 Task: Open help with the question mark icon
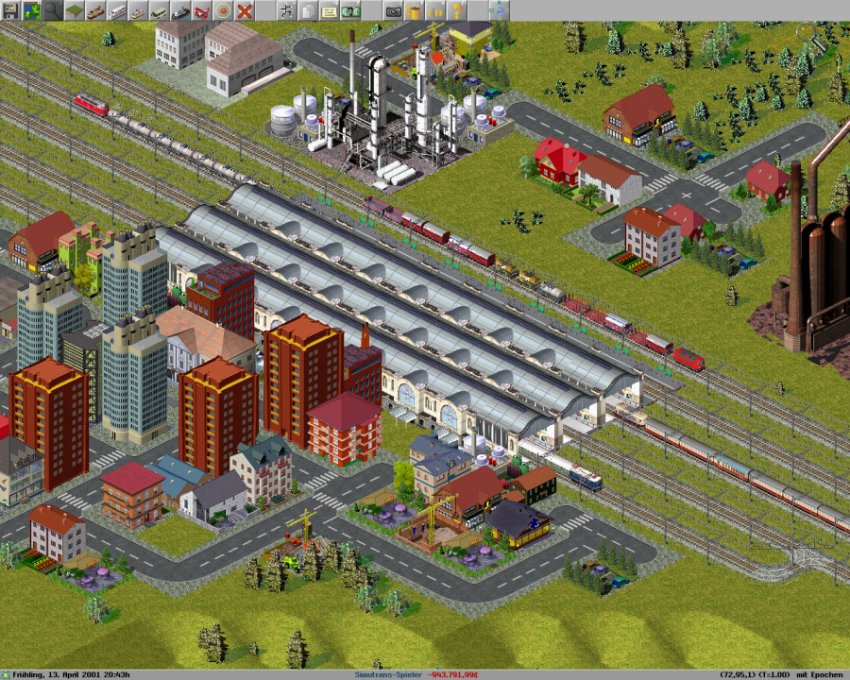point(457,10)
